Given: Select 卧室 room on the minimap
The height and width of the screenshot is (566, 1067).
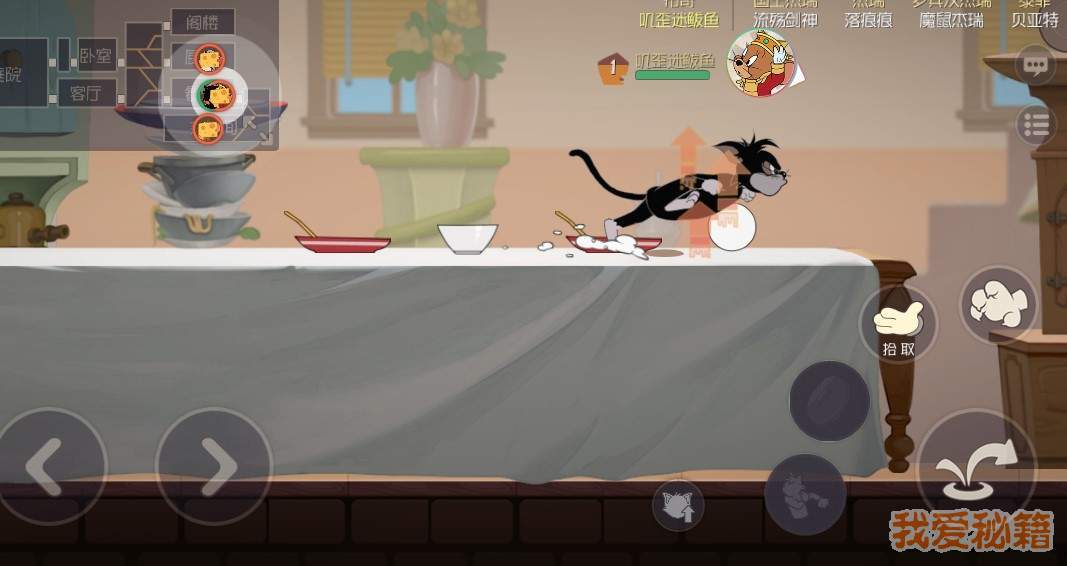Looking at the screenshot, I should tap(96, 56).
